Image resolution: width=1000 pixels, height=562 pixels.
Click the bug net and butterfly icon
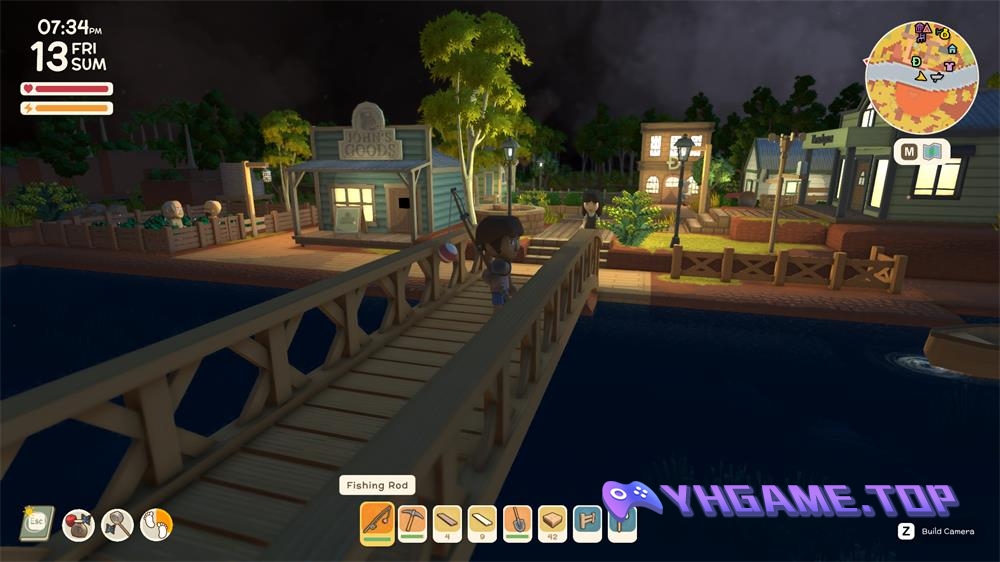[x=117, y=524]
